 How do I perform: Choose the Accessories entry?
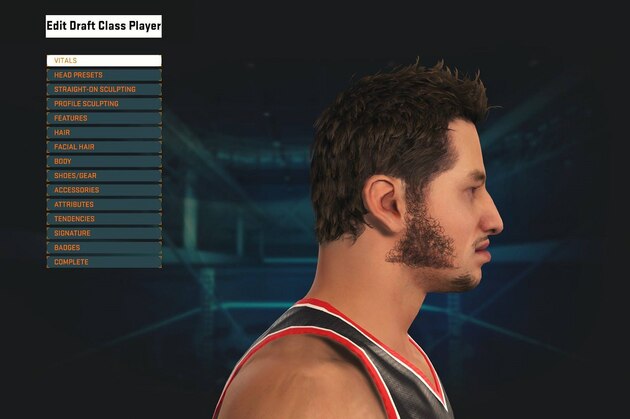point(103,190)
